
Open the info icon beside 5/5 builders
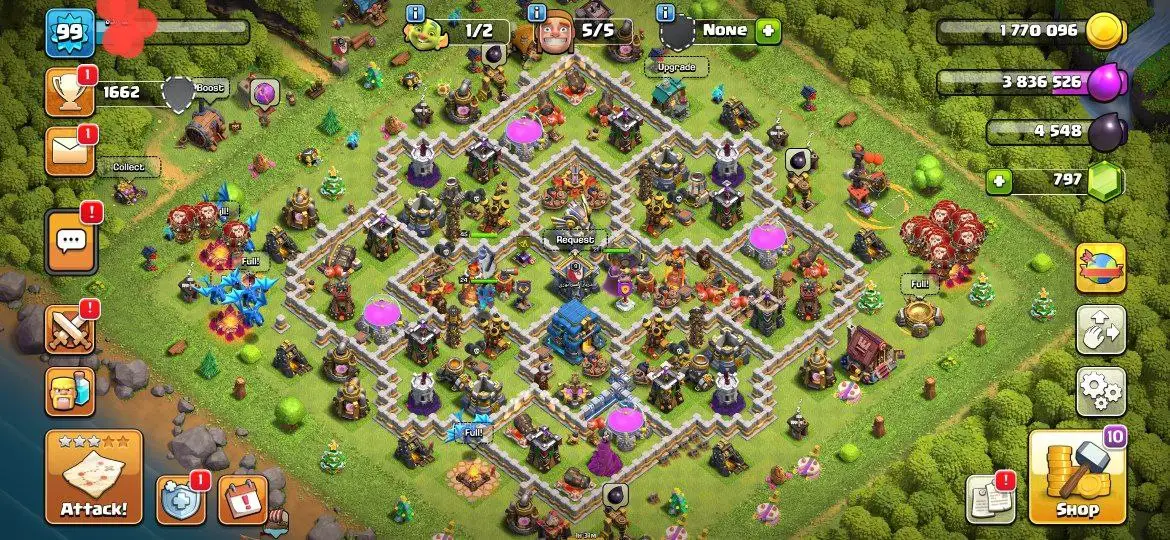pos(537,13)
